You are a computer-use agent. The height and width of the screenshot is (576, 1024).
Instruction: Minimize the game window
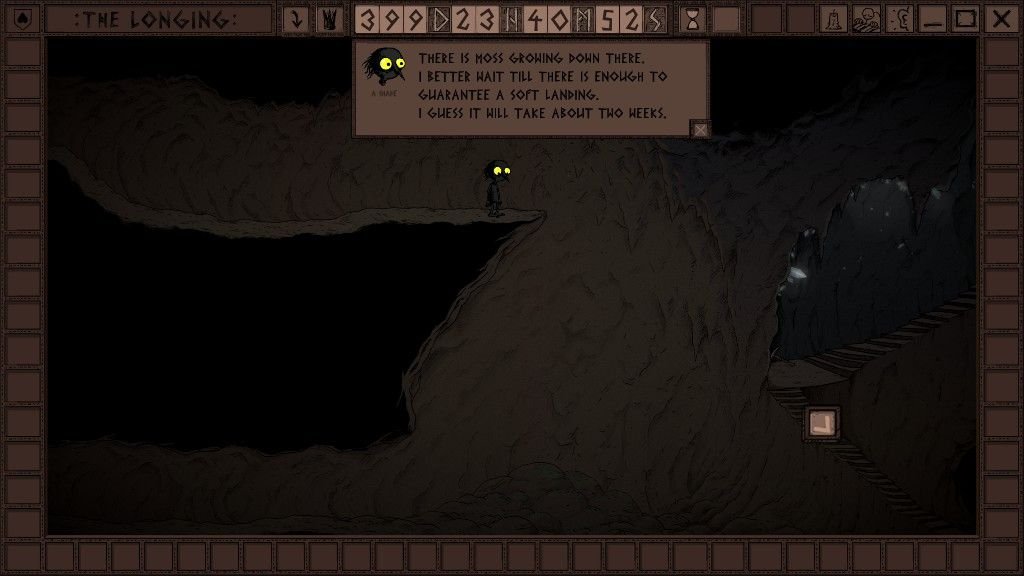coord(932,19)
